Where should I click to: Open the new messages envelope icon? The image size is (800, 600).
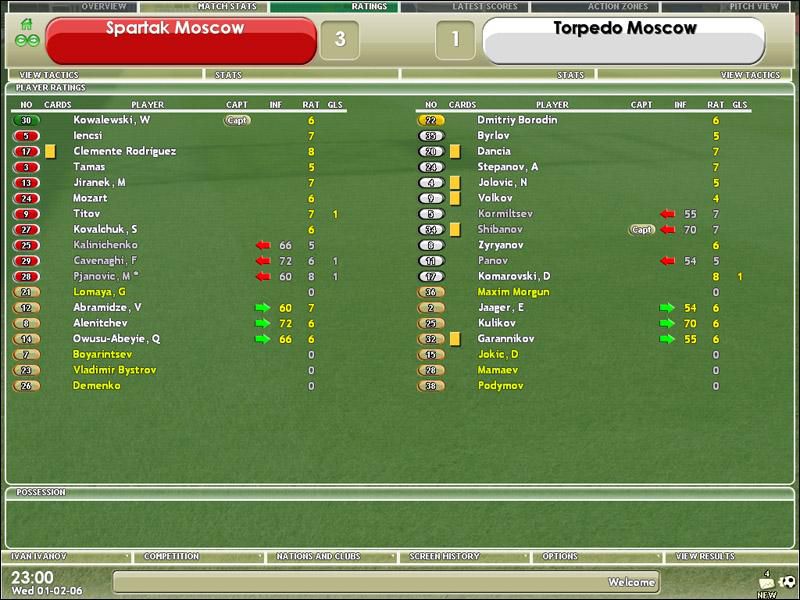(x=767, y=583)
